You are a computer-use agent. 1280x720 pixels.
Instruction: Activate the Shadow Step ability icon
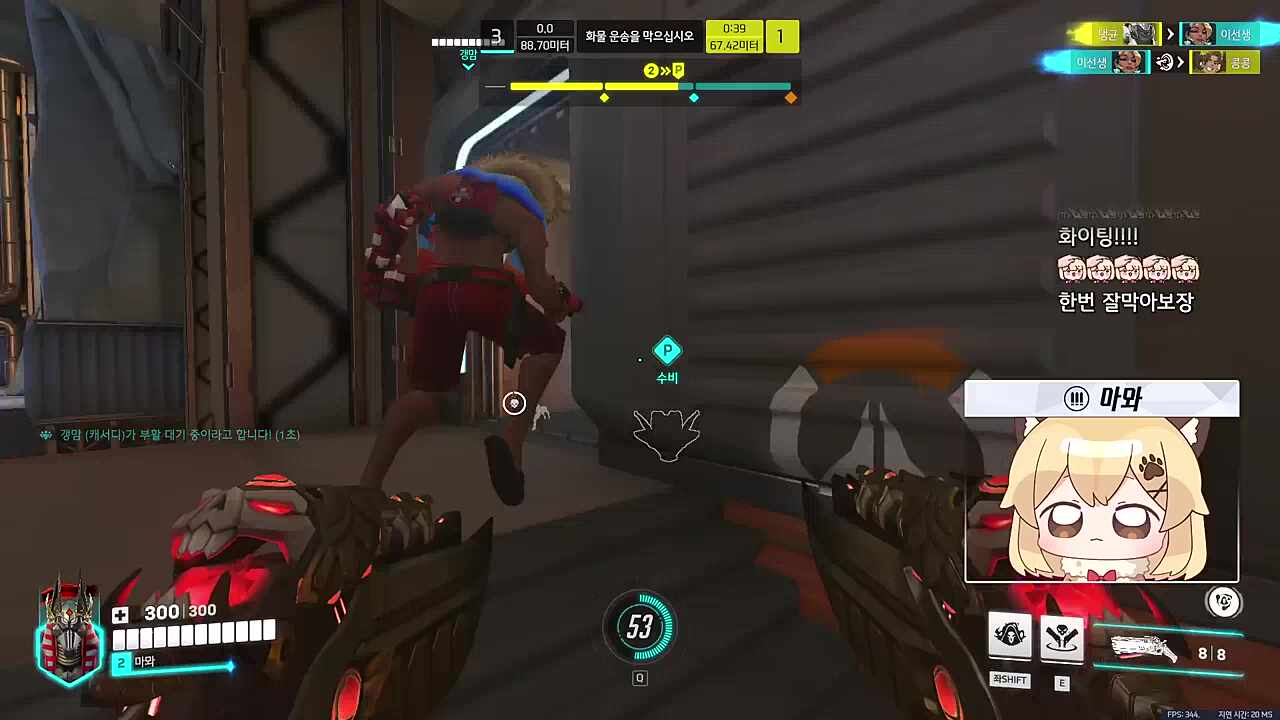pos(1061,637)
